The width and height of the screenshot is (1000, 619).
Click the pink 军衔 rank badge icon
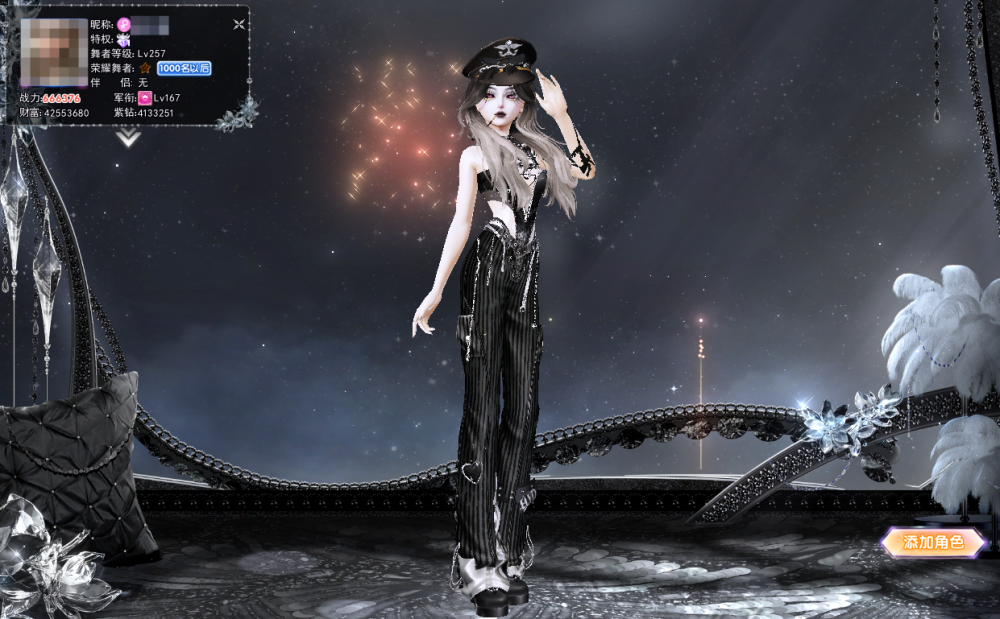(x=145, y=98)
